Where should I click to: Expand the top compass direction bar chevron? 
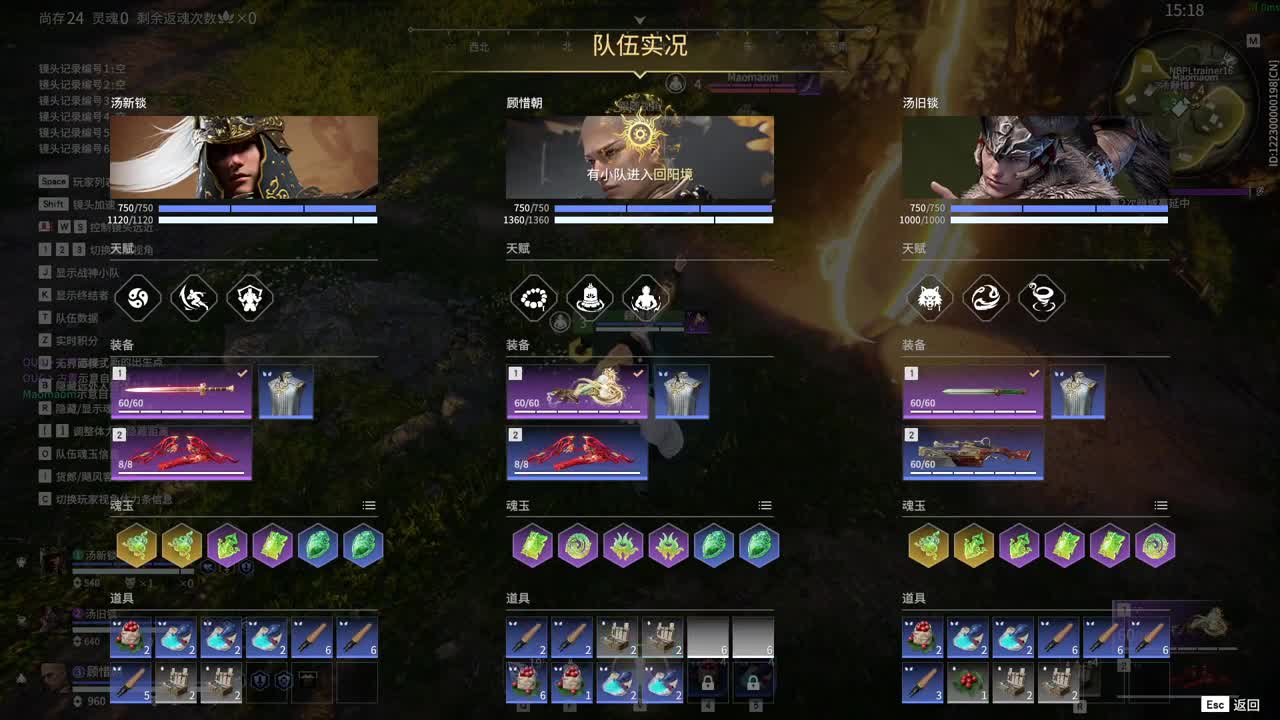point(639,20)
